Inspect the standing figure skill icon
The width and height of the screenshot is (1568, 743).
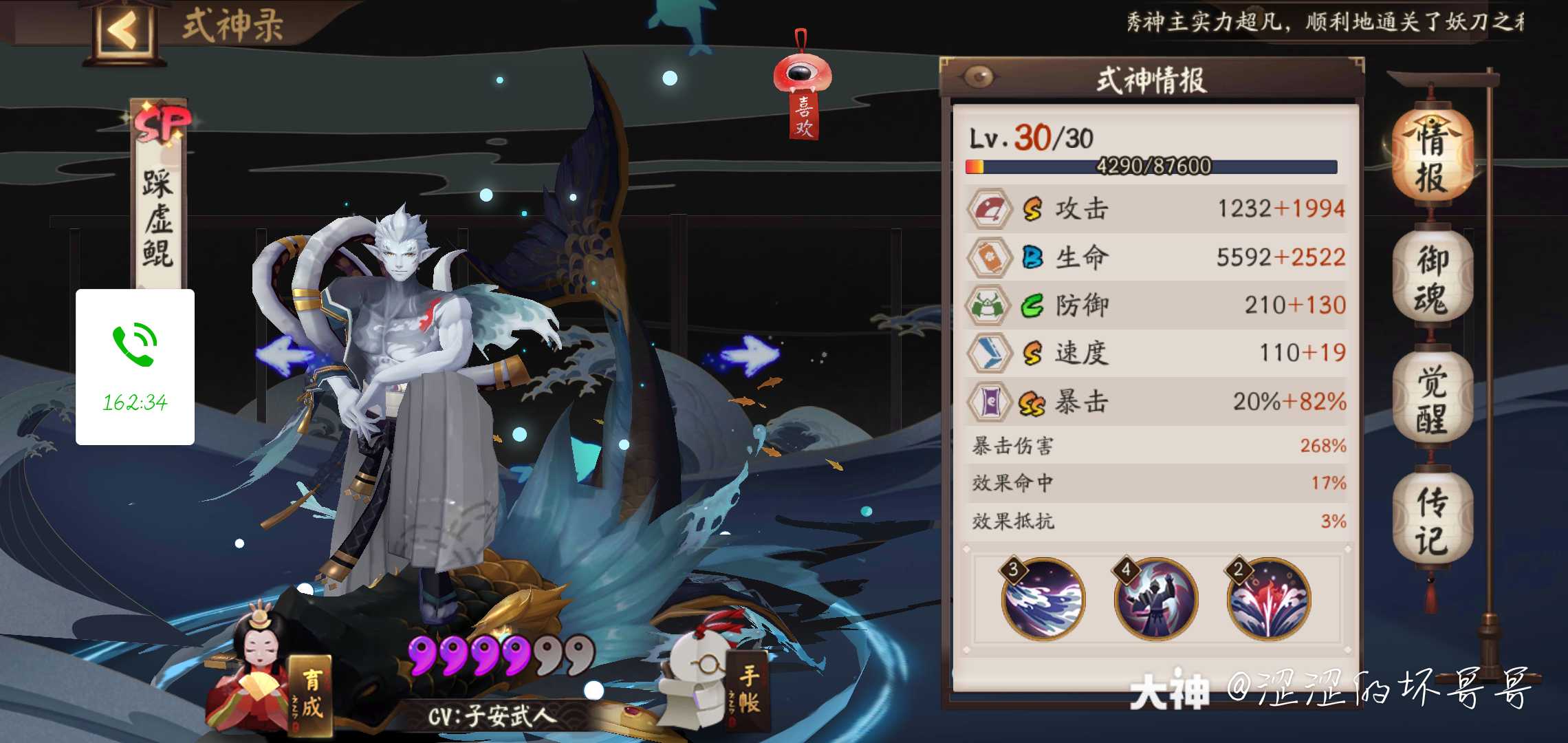(1155, 599)
